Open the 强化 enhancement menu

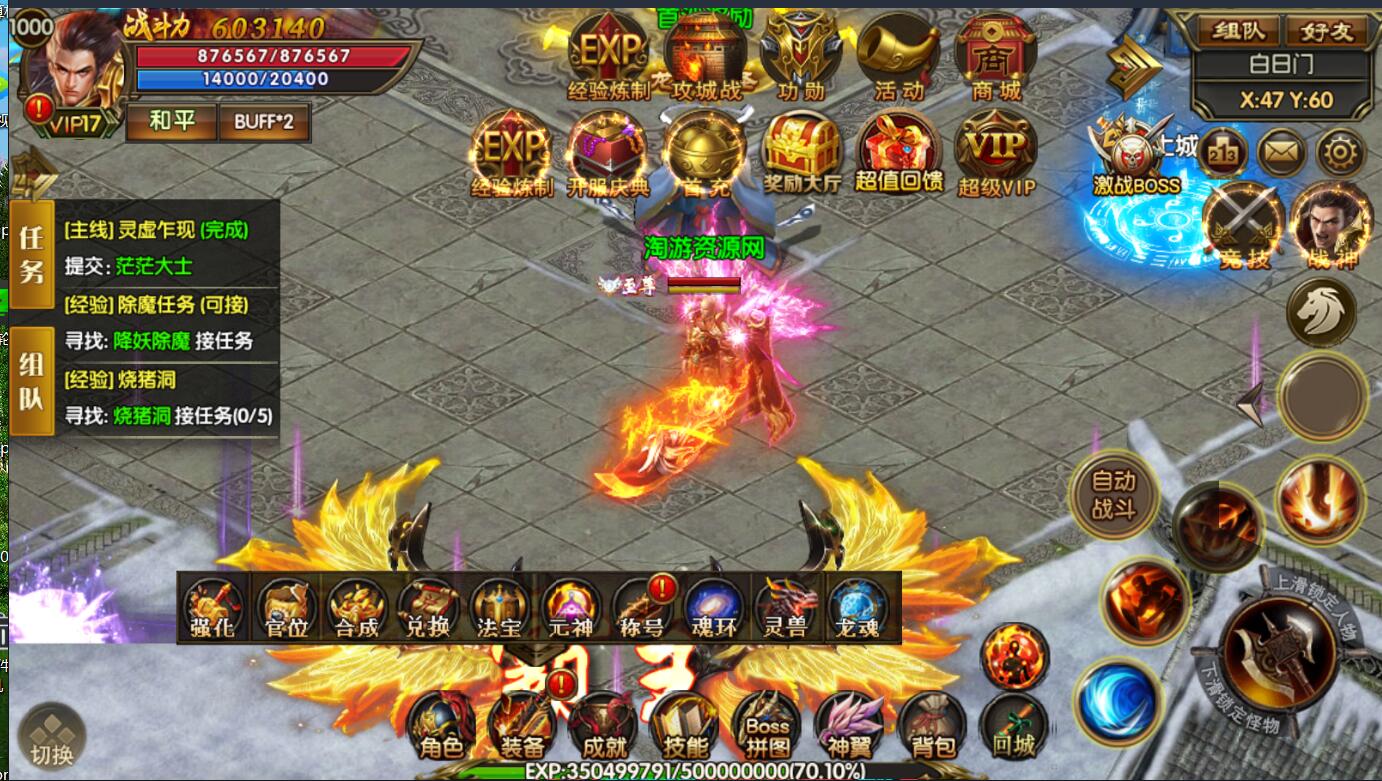212,608
